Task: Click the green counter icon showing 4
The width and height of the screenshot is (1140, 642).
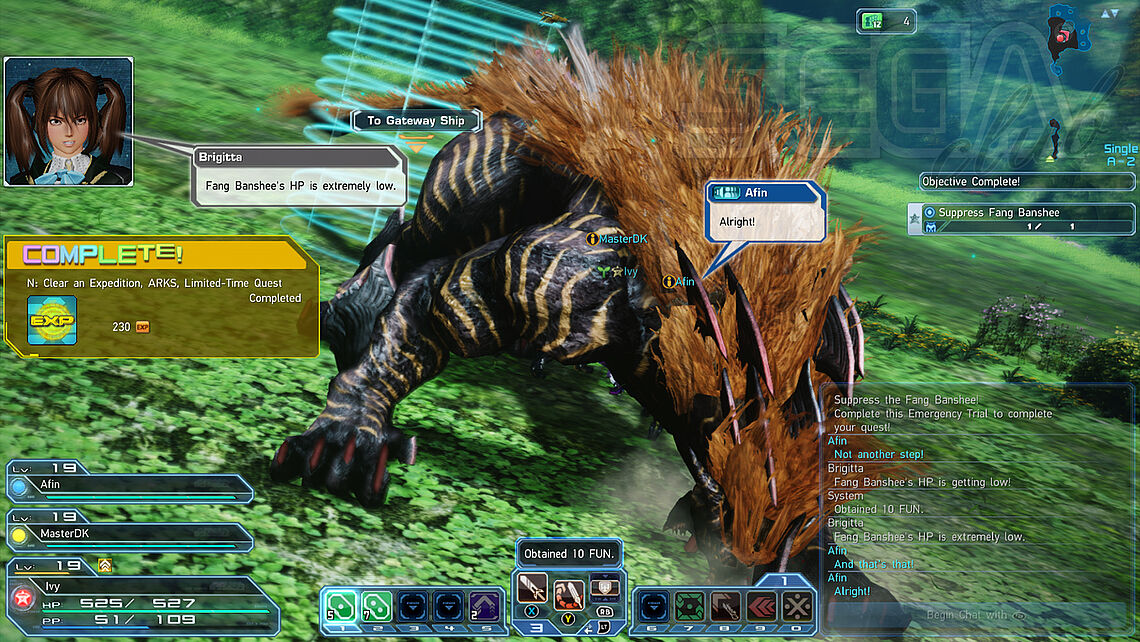Action: point(874,21)
